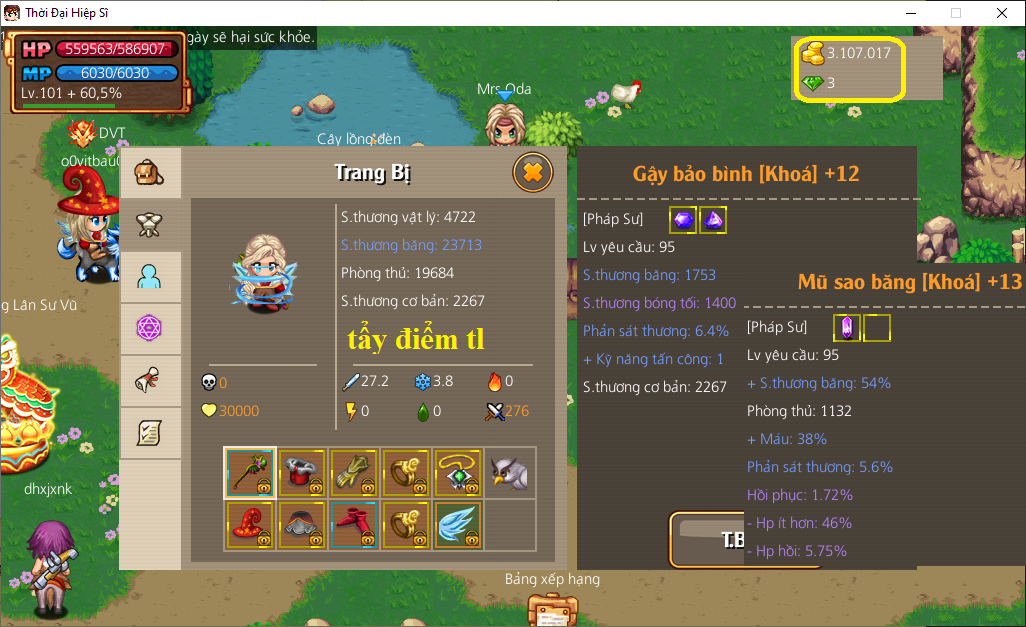Click the partially hidden T.B button
The width and height of the screenshot is (1026, 627).
click(x=707, y=540)
